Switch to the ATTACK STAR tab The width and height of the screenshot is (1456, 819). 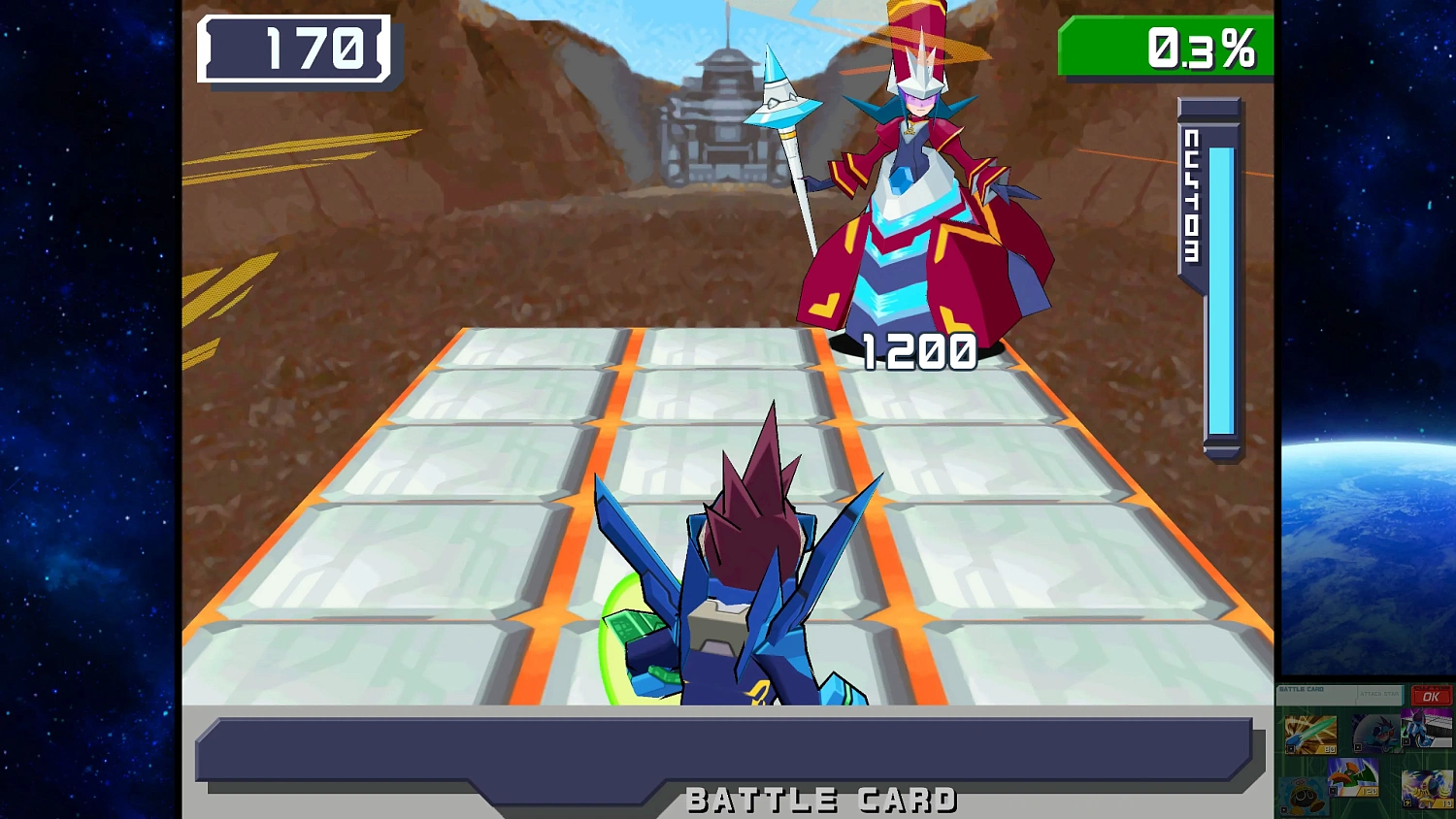[x=1379, y=694]
